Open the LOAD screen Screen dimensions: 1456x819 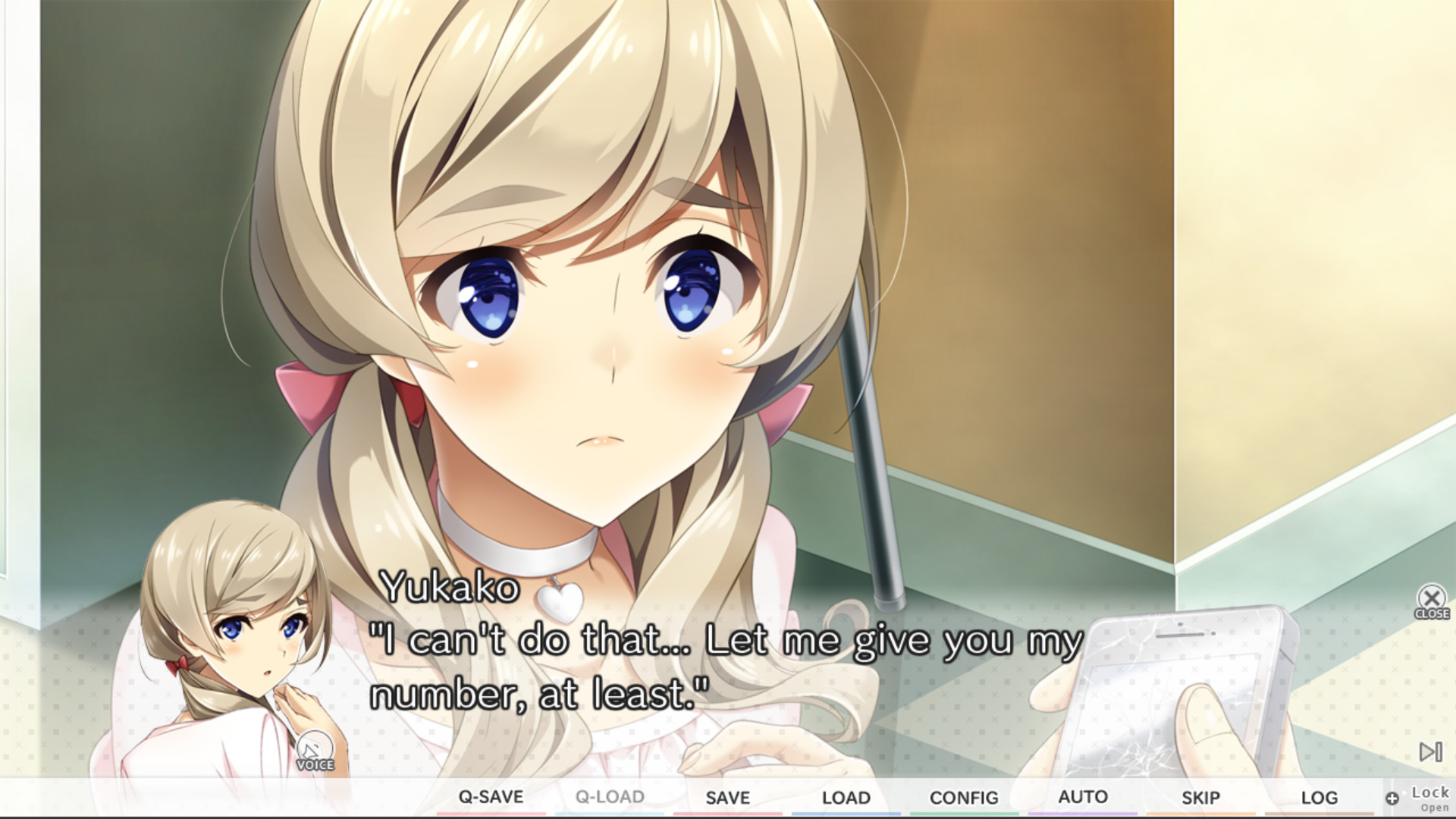tap(845, 797)
